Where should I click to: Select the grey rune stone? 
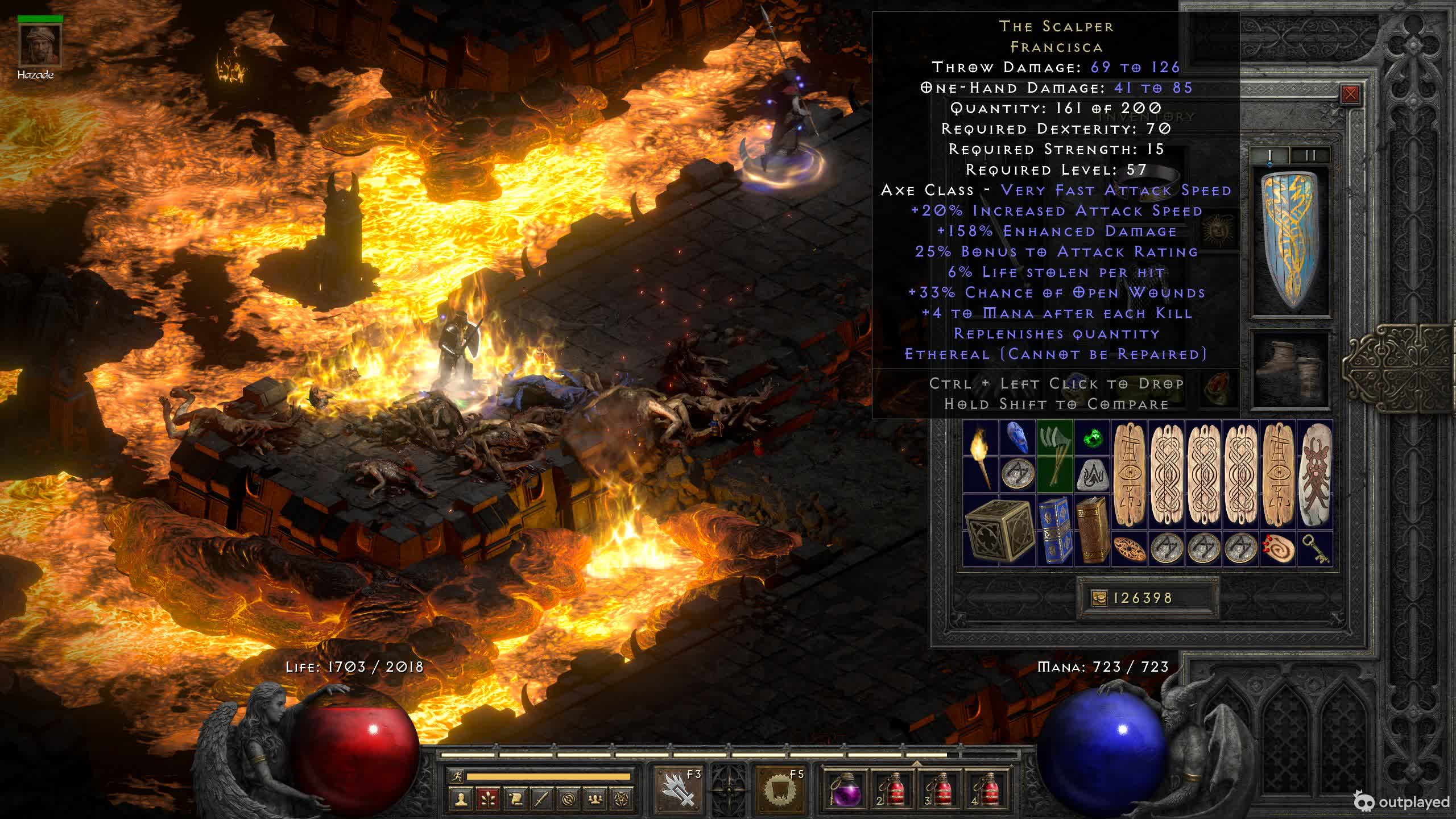pos(1092,475)
